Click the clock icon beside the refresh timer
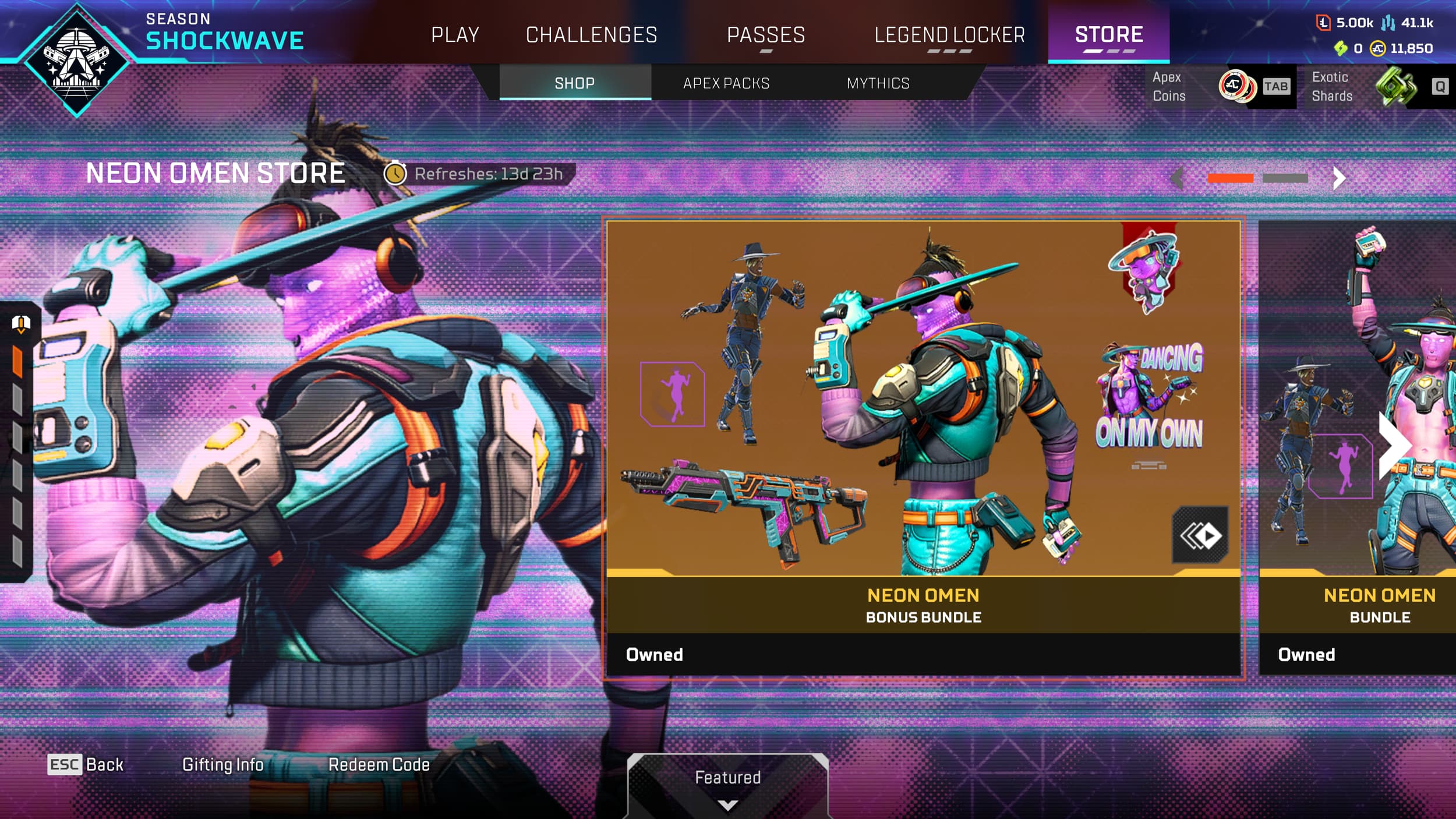 (396, 172)
